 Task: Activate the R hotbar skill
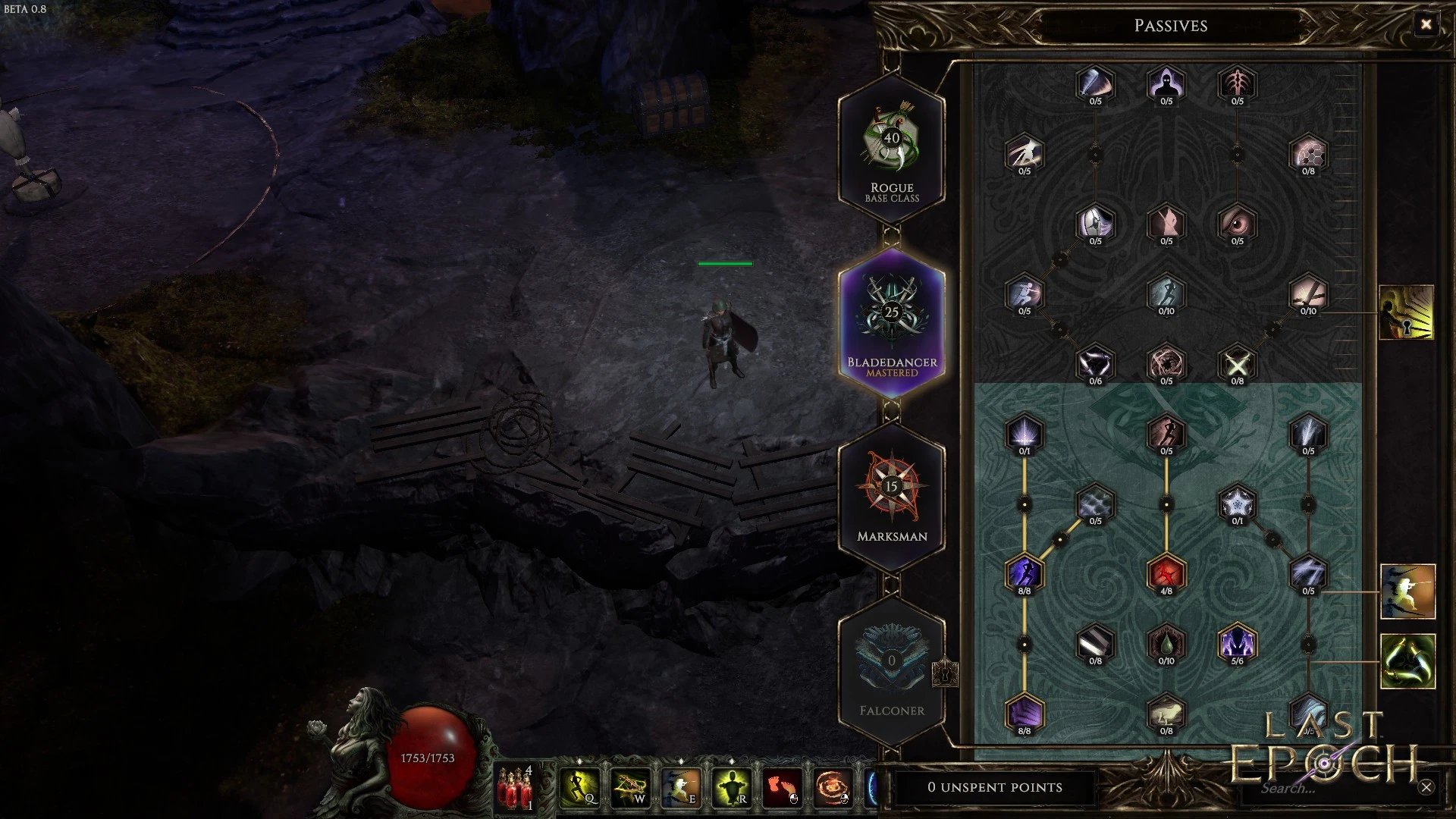click(732, 786)
